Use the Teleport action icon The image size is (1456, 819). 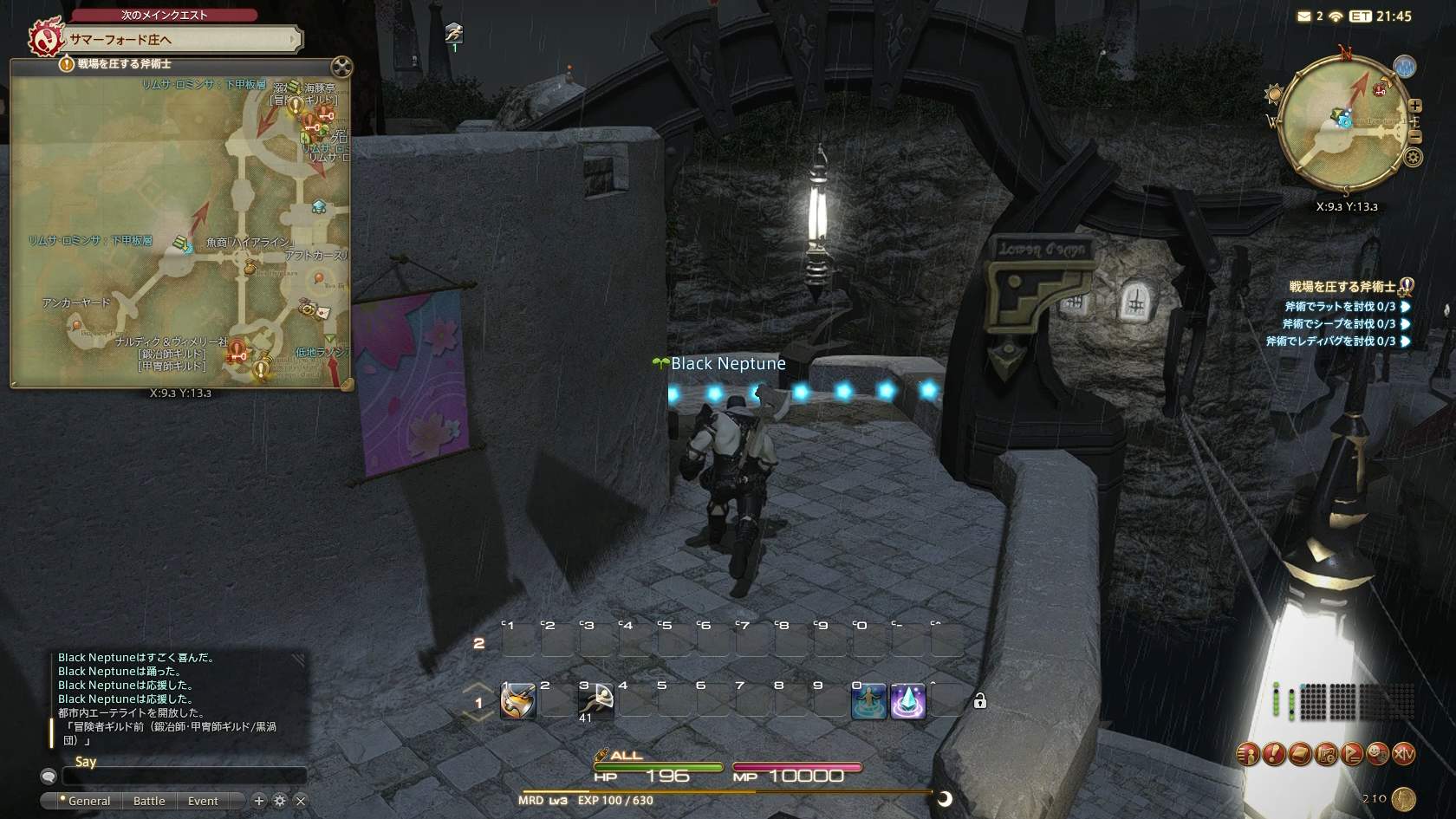point(869,701)
